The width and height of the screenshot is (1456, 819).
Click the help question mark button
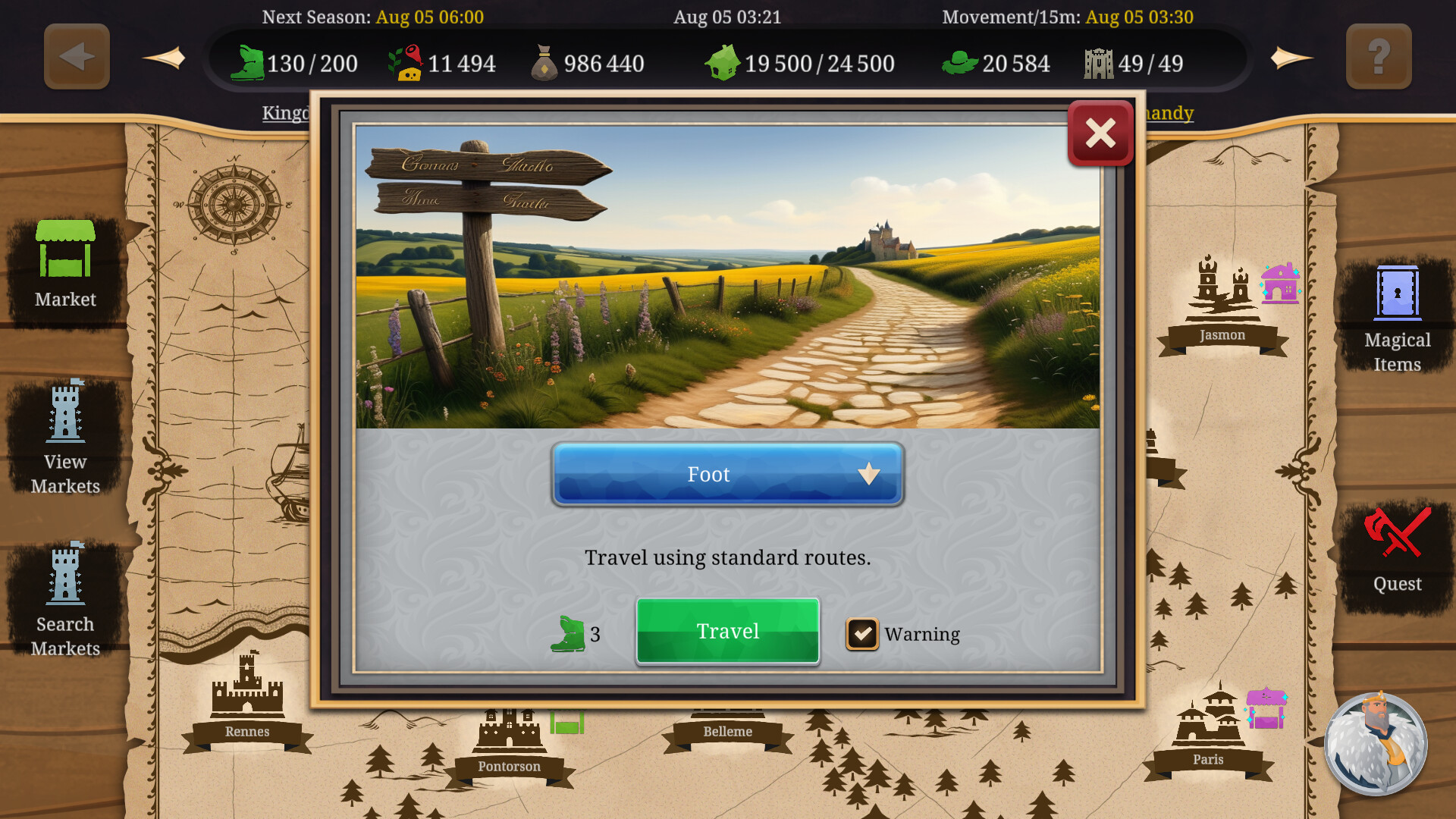point(1378,56)
